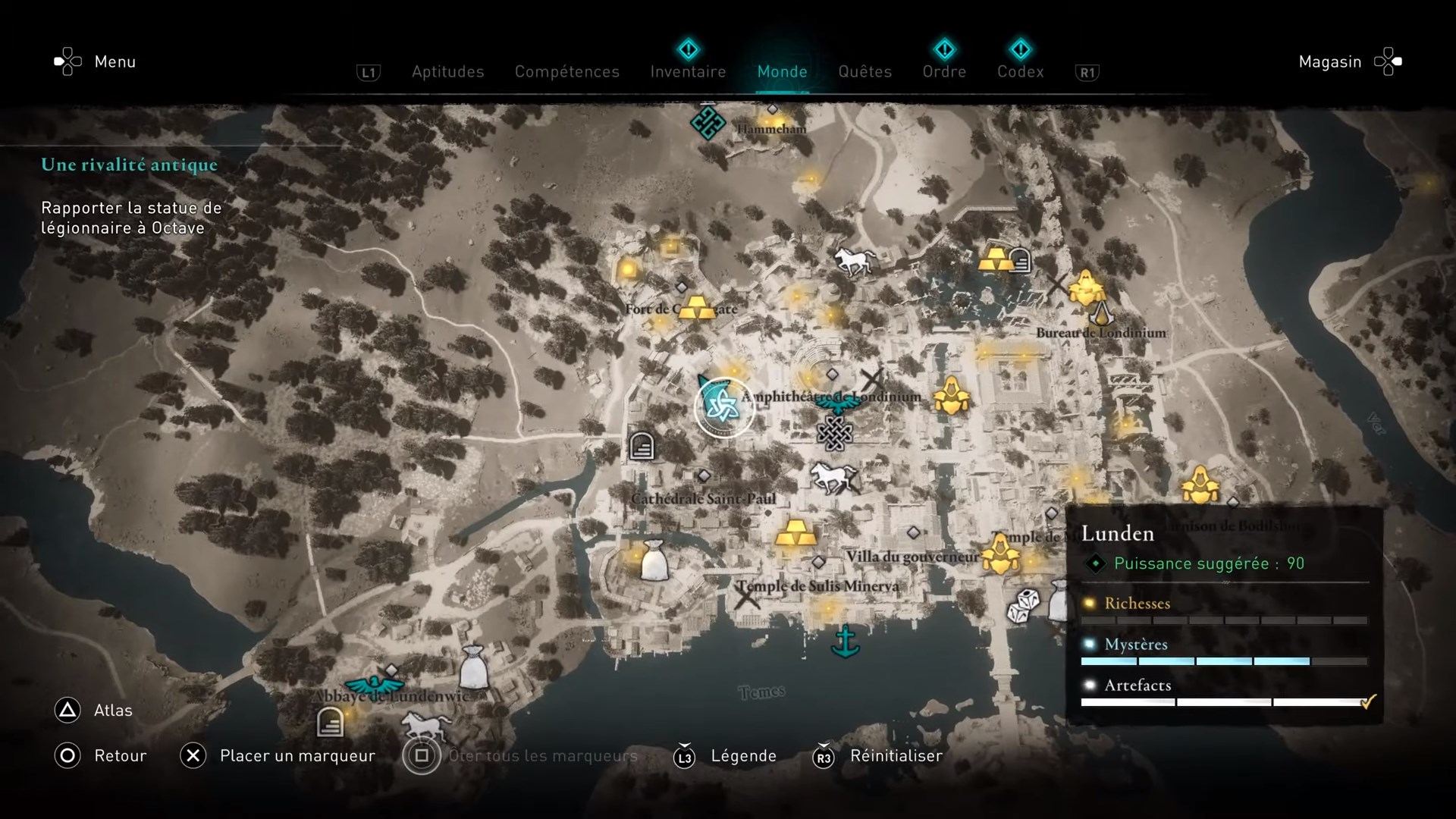1456x819 pixels.
Task: Select the Monde tab
Action: click(x=782, y=72)
